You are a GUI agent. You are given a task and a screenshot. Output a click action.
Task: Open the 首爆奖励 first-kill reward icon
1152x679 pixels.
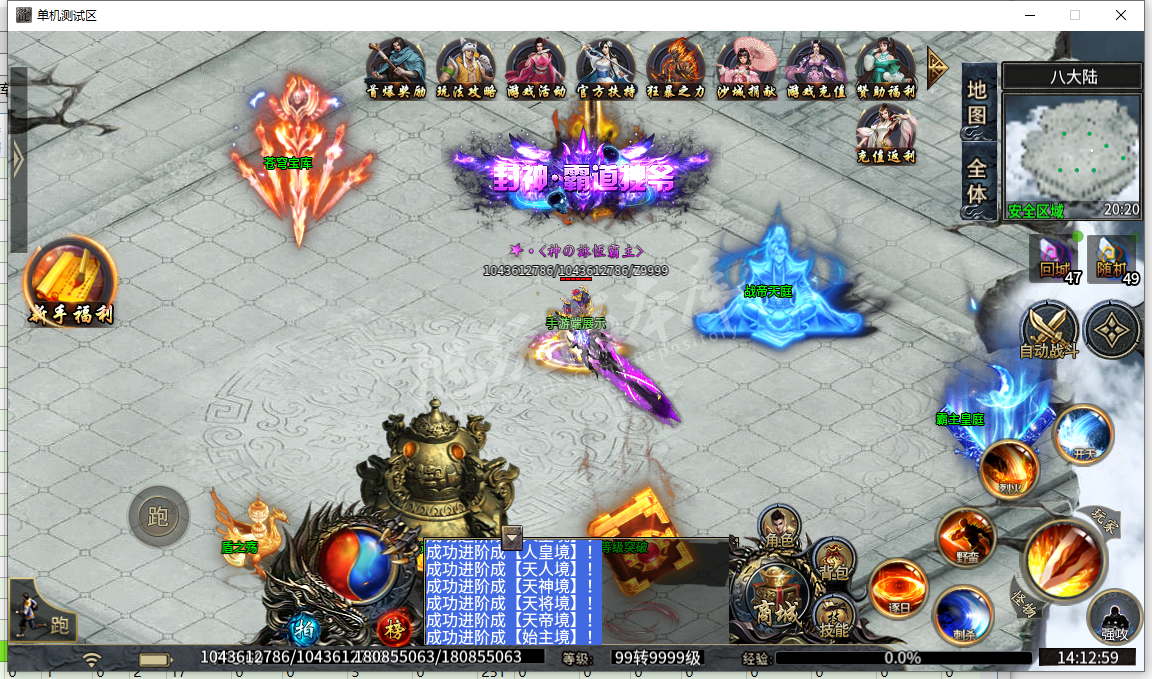[397, 67]
